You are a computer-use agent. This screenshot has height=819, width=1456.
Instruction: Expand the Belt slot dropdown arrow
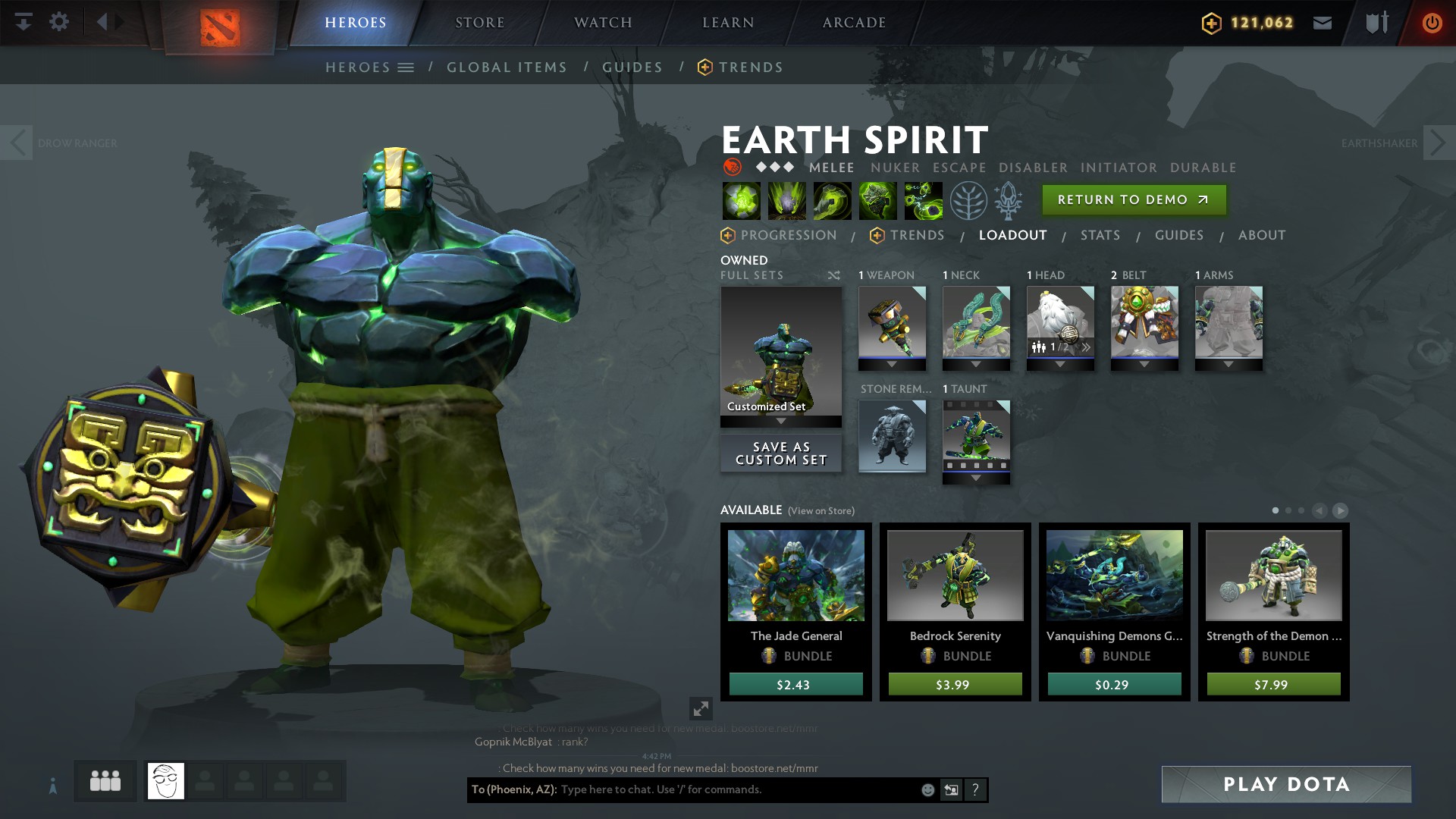pos(1145,363)
